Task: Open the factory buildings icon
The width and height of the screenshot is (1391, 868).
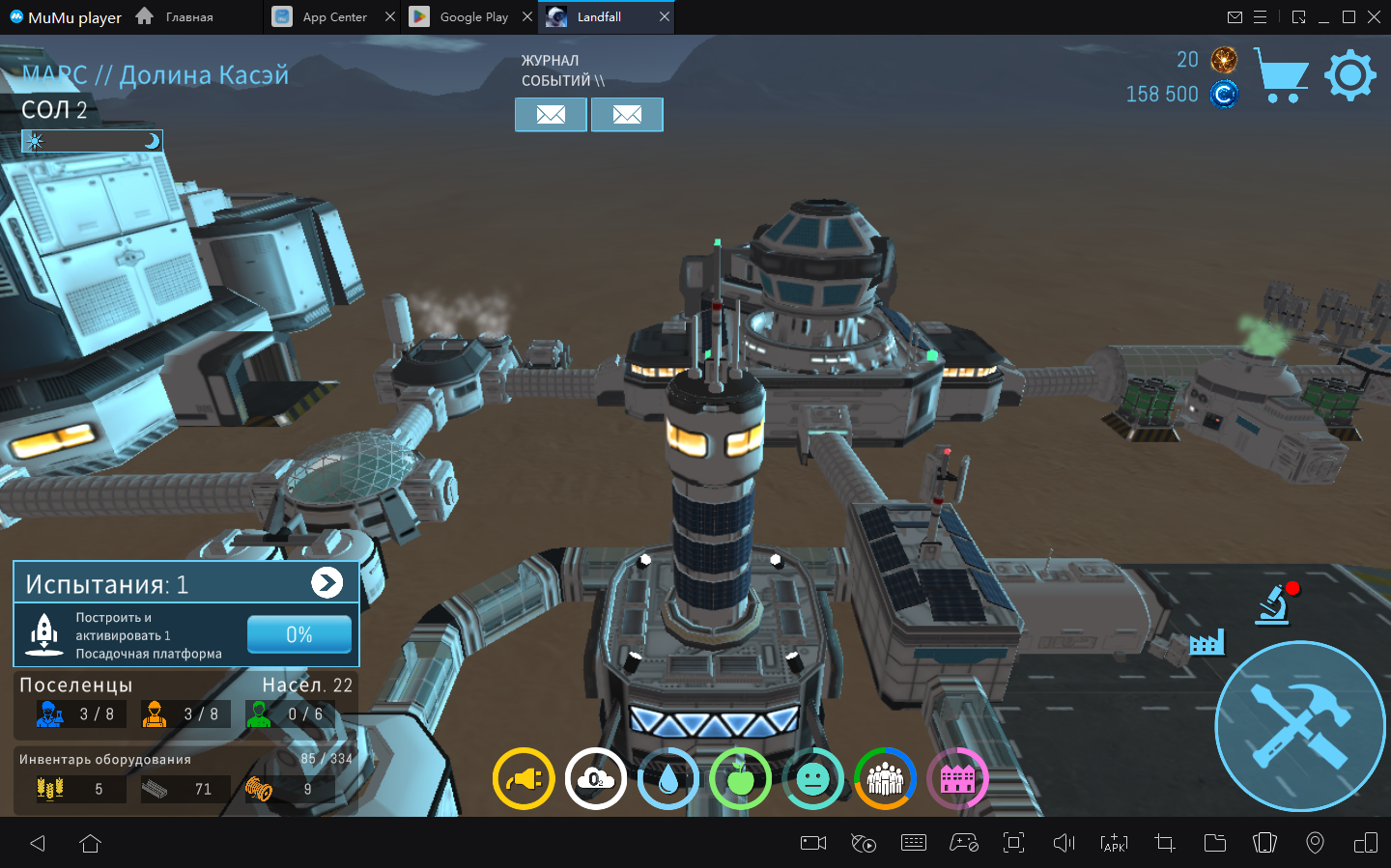Action: [x=1206, y=642]
